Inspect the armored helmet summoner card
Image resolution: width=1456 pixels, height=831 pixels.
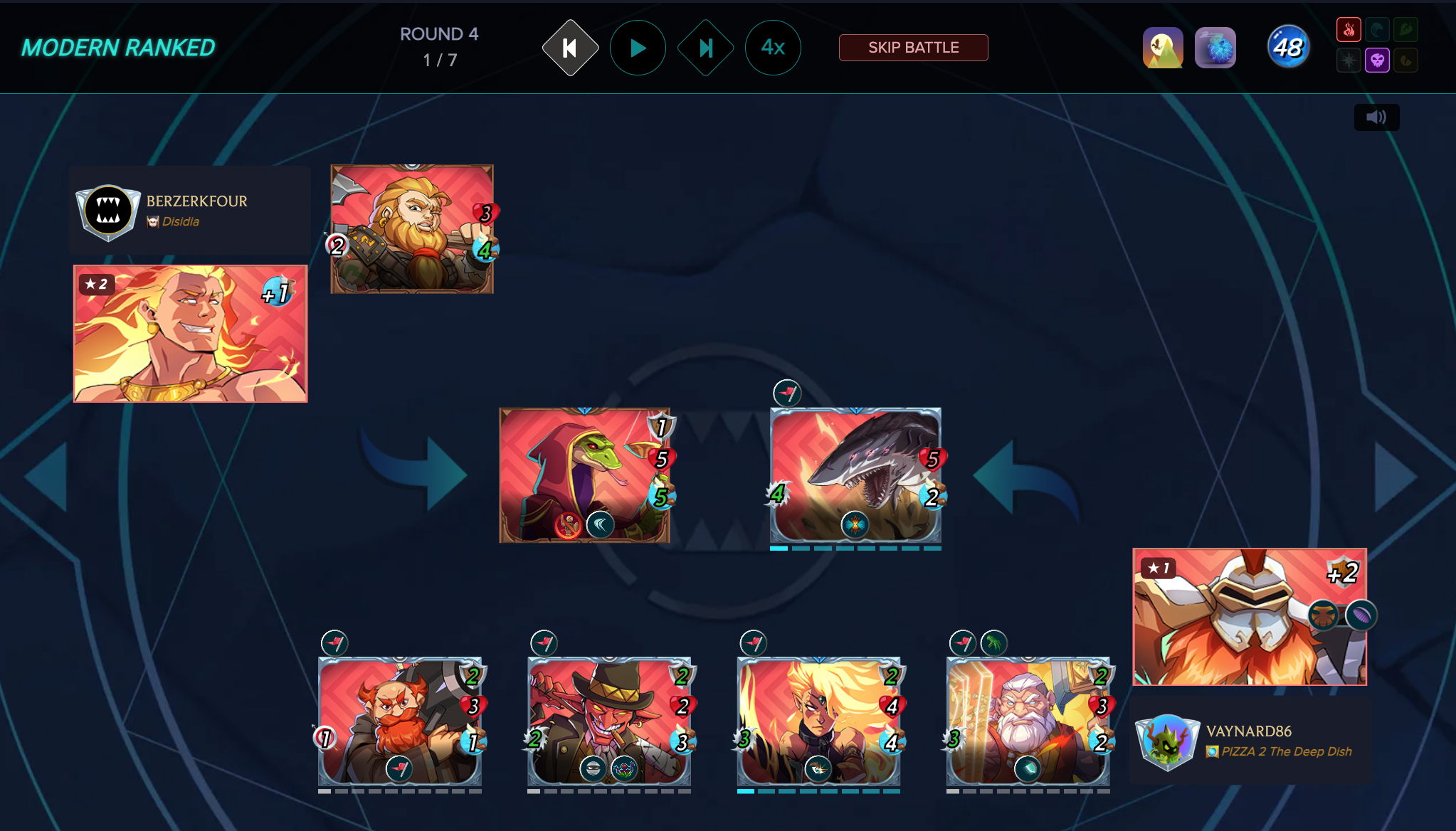[1249, 617]
